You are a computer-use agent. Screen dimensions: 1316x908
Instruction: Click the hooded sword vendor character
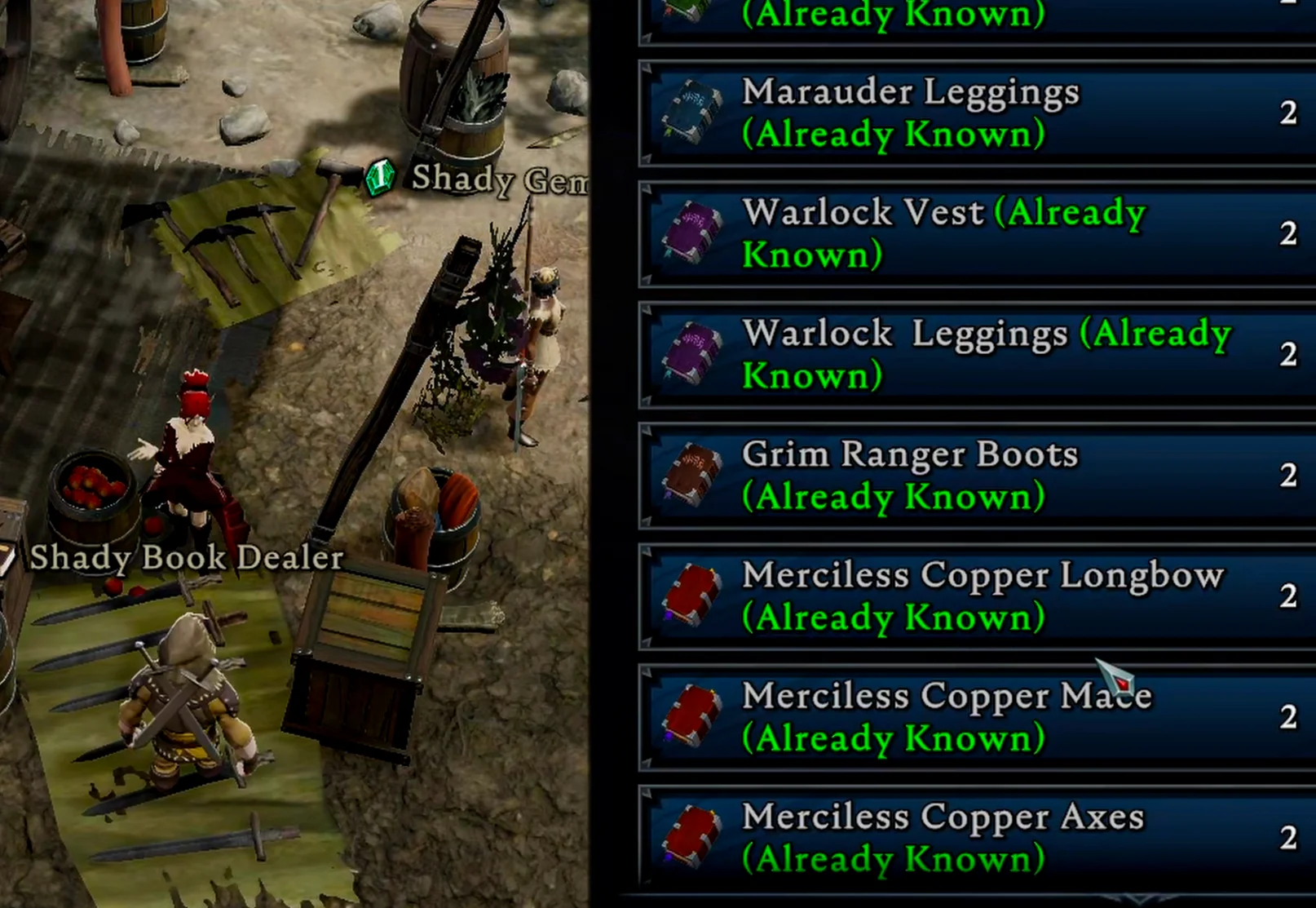189,702
